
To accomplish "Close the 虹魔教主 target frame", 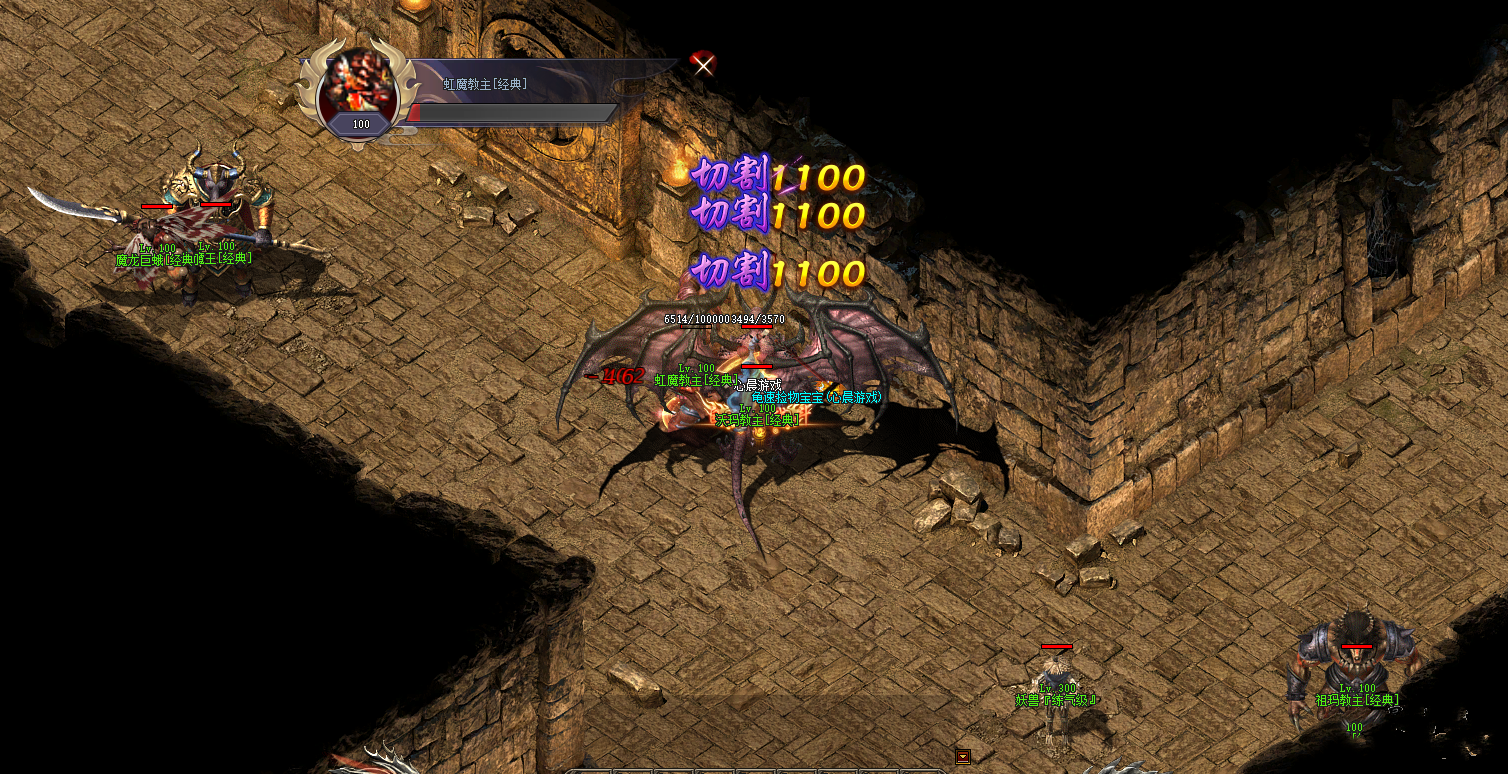I will 704,65.
